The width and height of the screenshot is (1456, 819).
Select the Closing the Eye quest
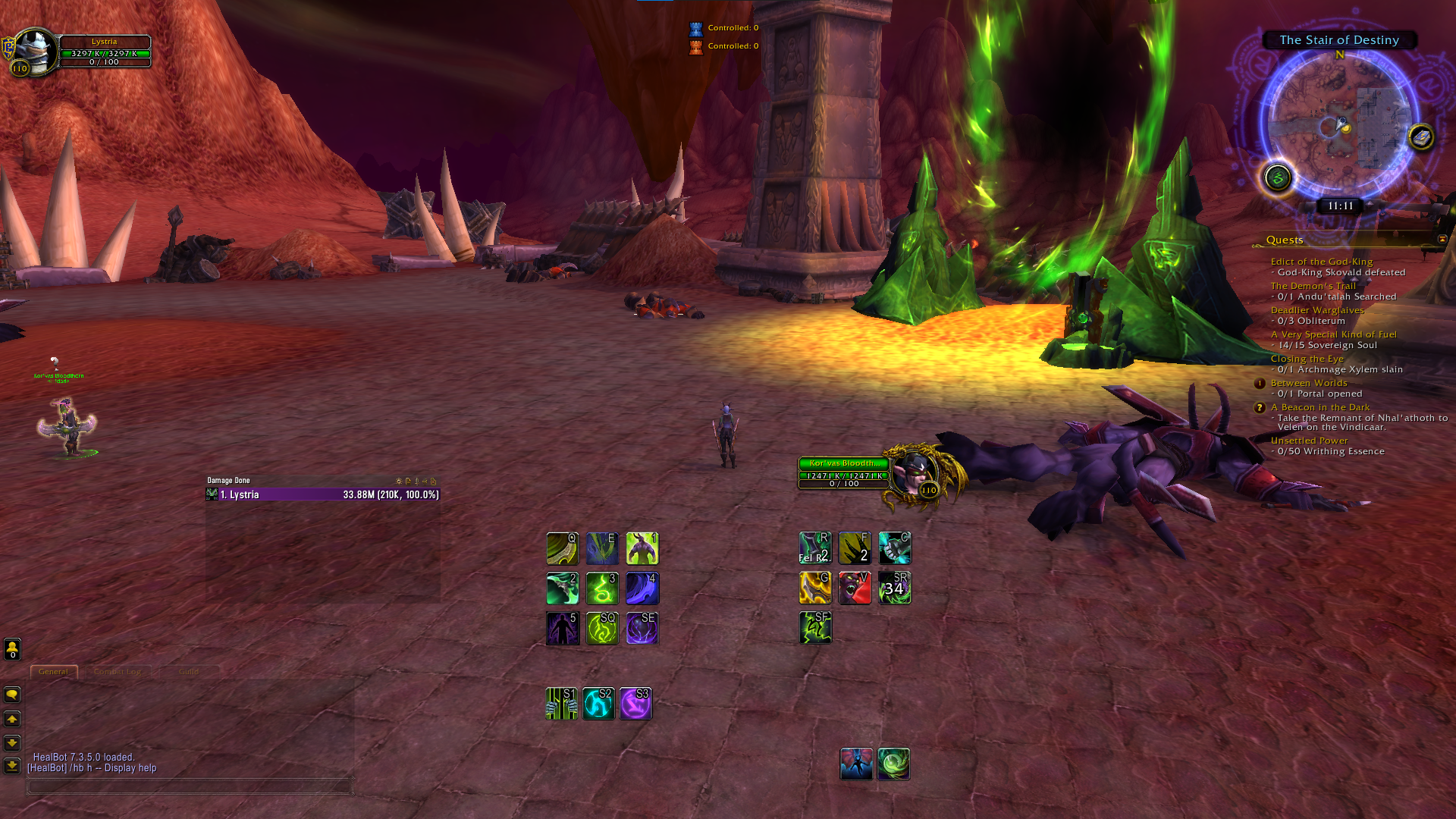(1307, 359)
